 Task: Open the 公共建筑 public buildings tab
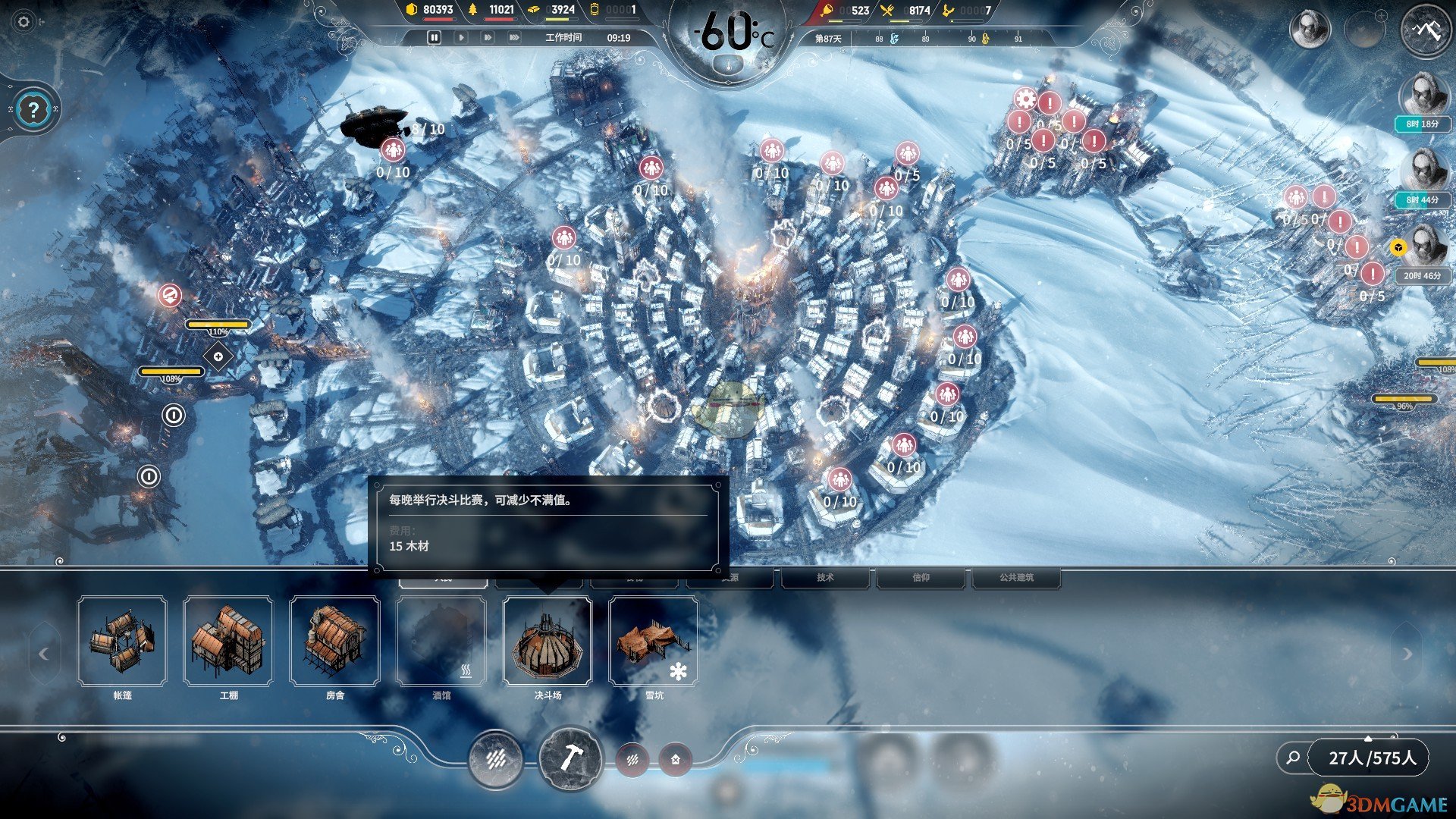click(x=1016, y=578)
